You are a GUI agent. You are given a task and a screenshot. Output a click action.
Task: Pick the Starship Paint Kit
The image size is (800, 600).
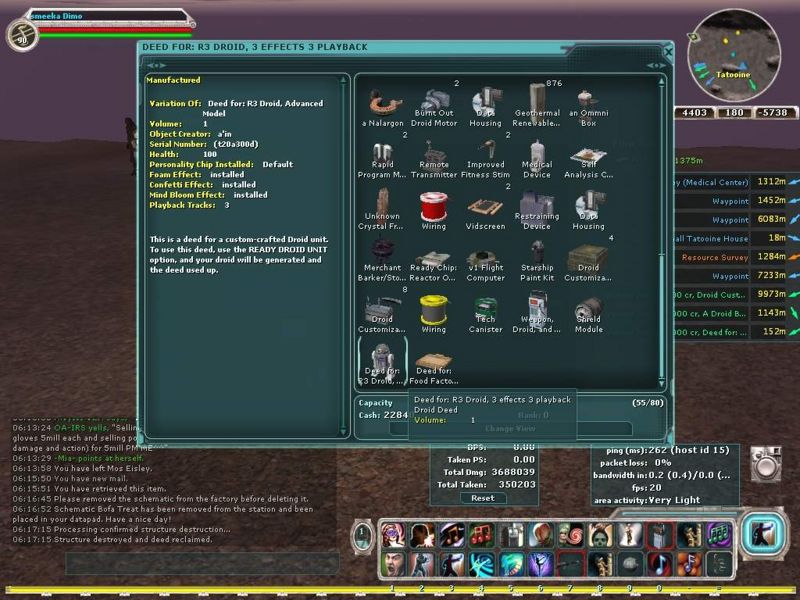(x=537, y=258)
